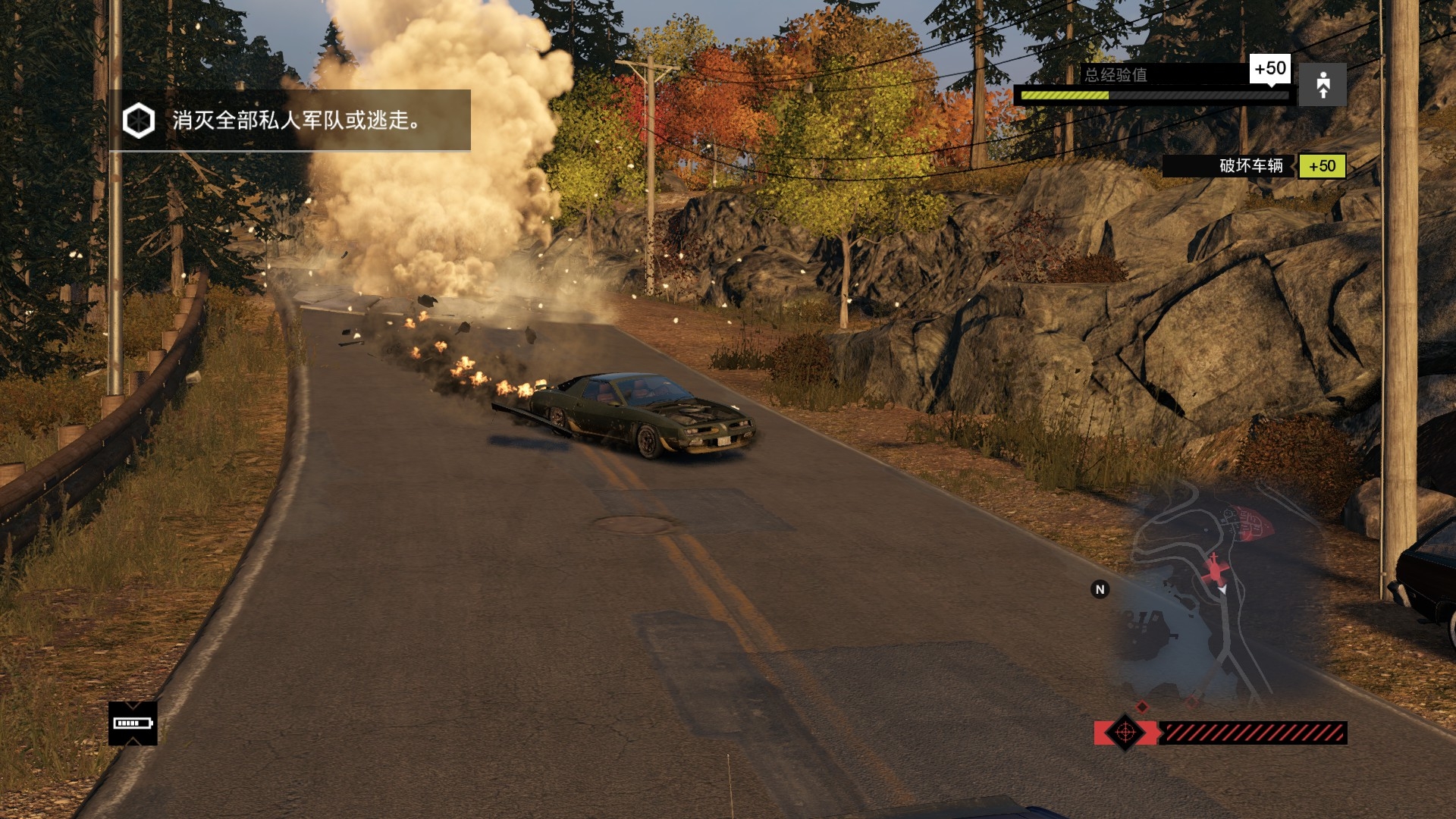This screenshot has width=1456, height=819.
Task: Click the red crosshair heat-level icon
Action: [1125, 733]
